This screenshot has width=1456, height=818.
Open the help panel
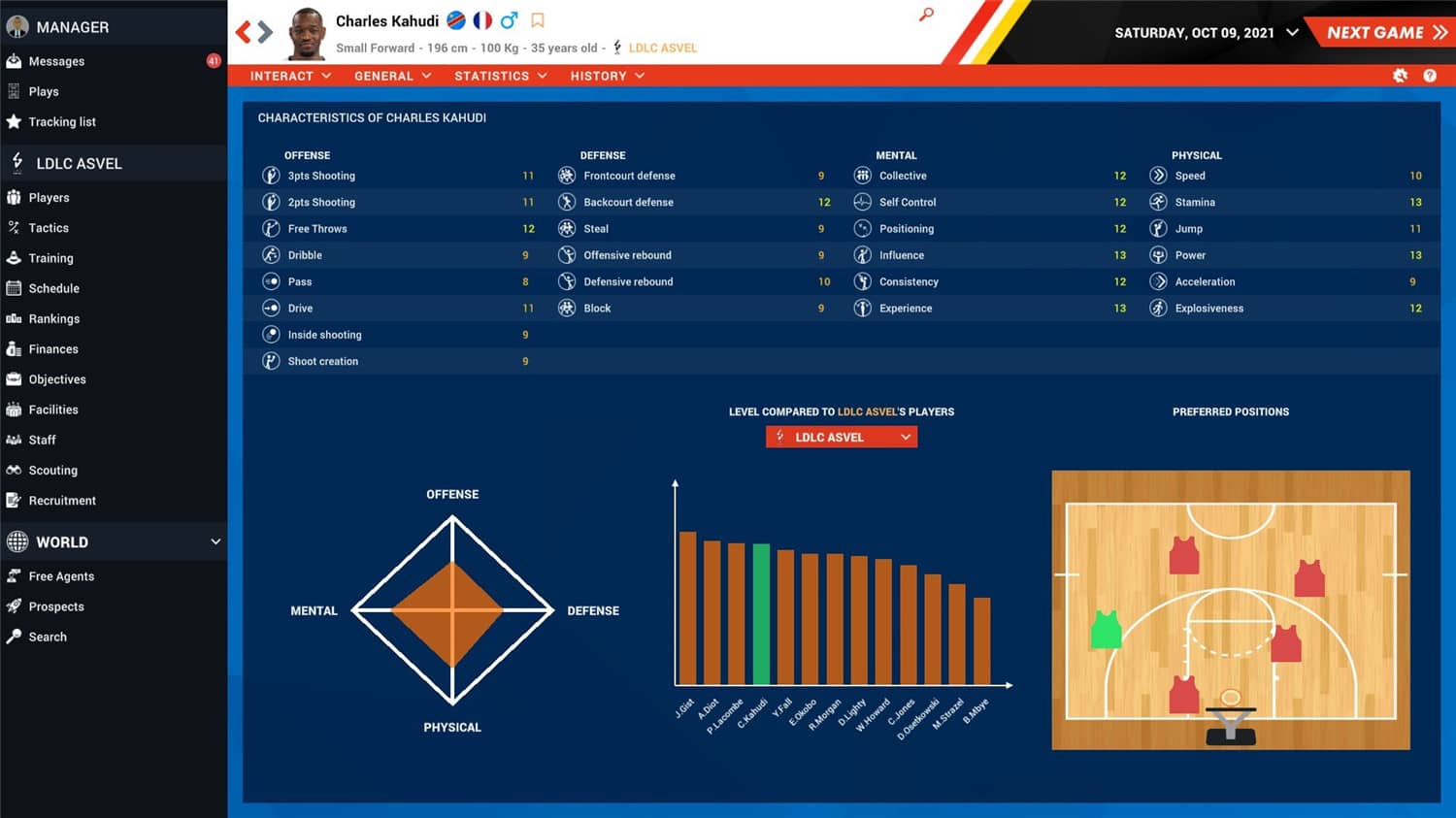[1430, 75]
